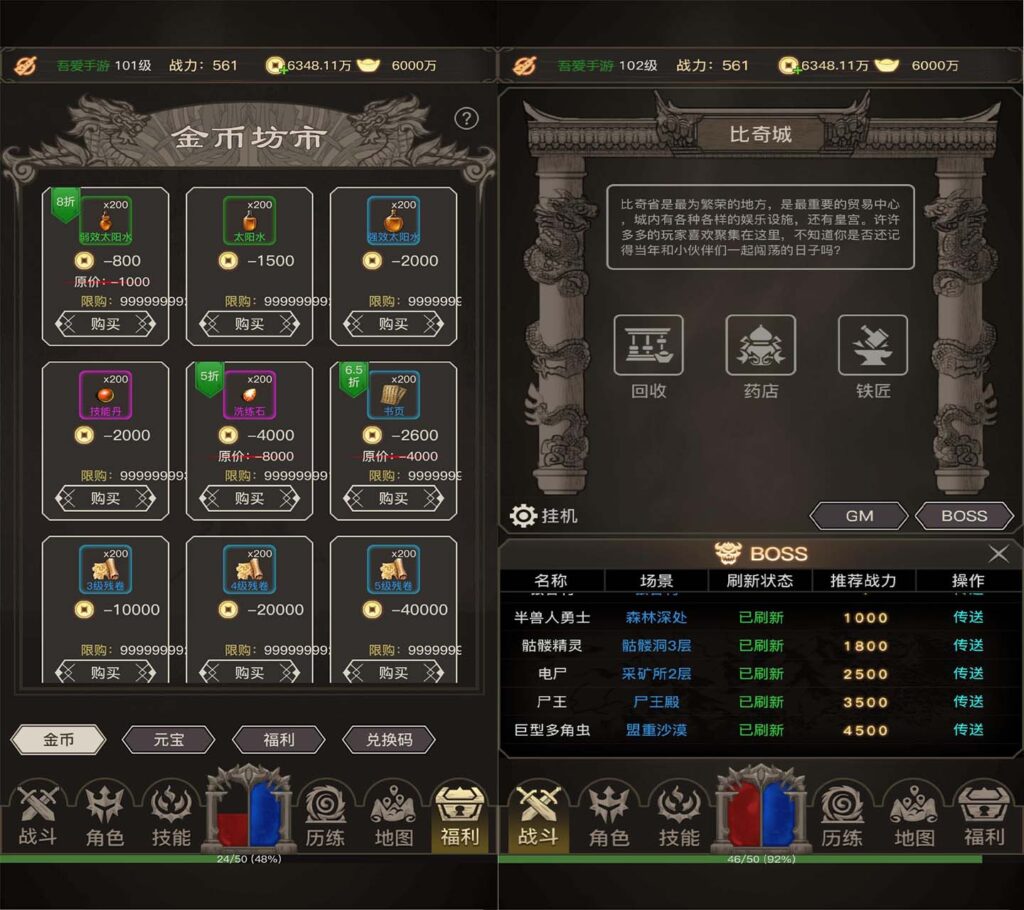Click 购买 under the 技能丹 item
Image resolution: width=1024 pixels, height=910 pixels.
point(105,498)
